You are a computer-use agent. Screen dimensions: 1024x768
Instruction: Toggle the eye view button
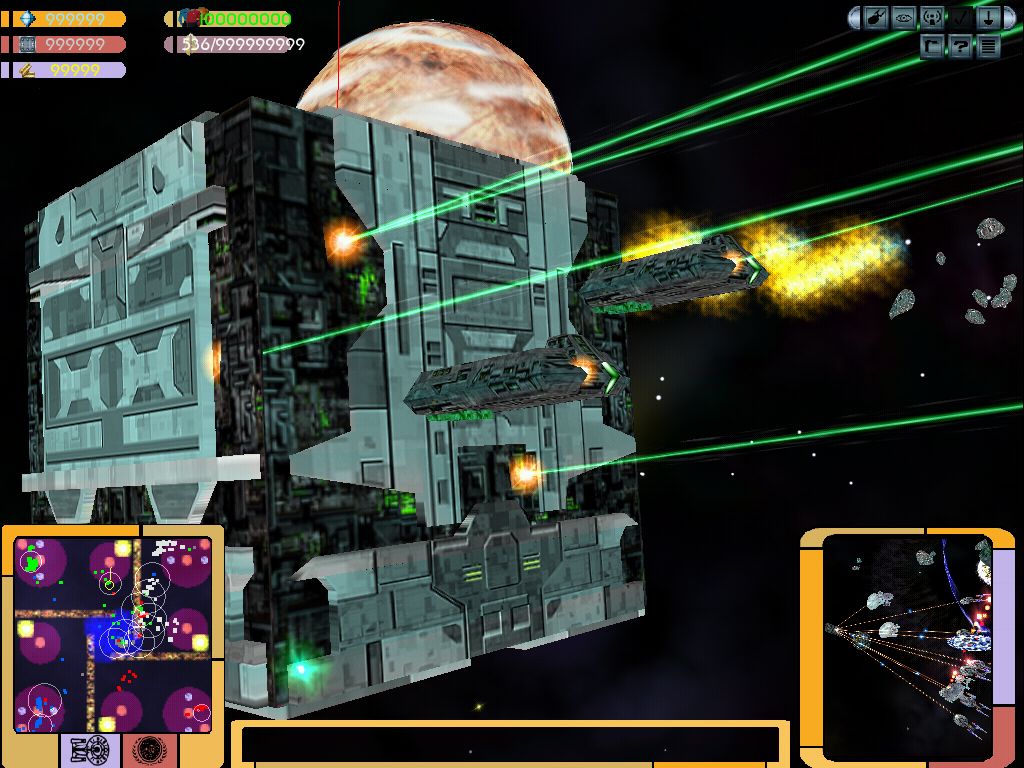tap(905, 18)
